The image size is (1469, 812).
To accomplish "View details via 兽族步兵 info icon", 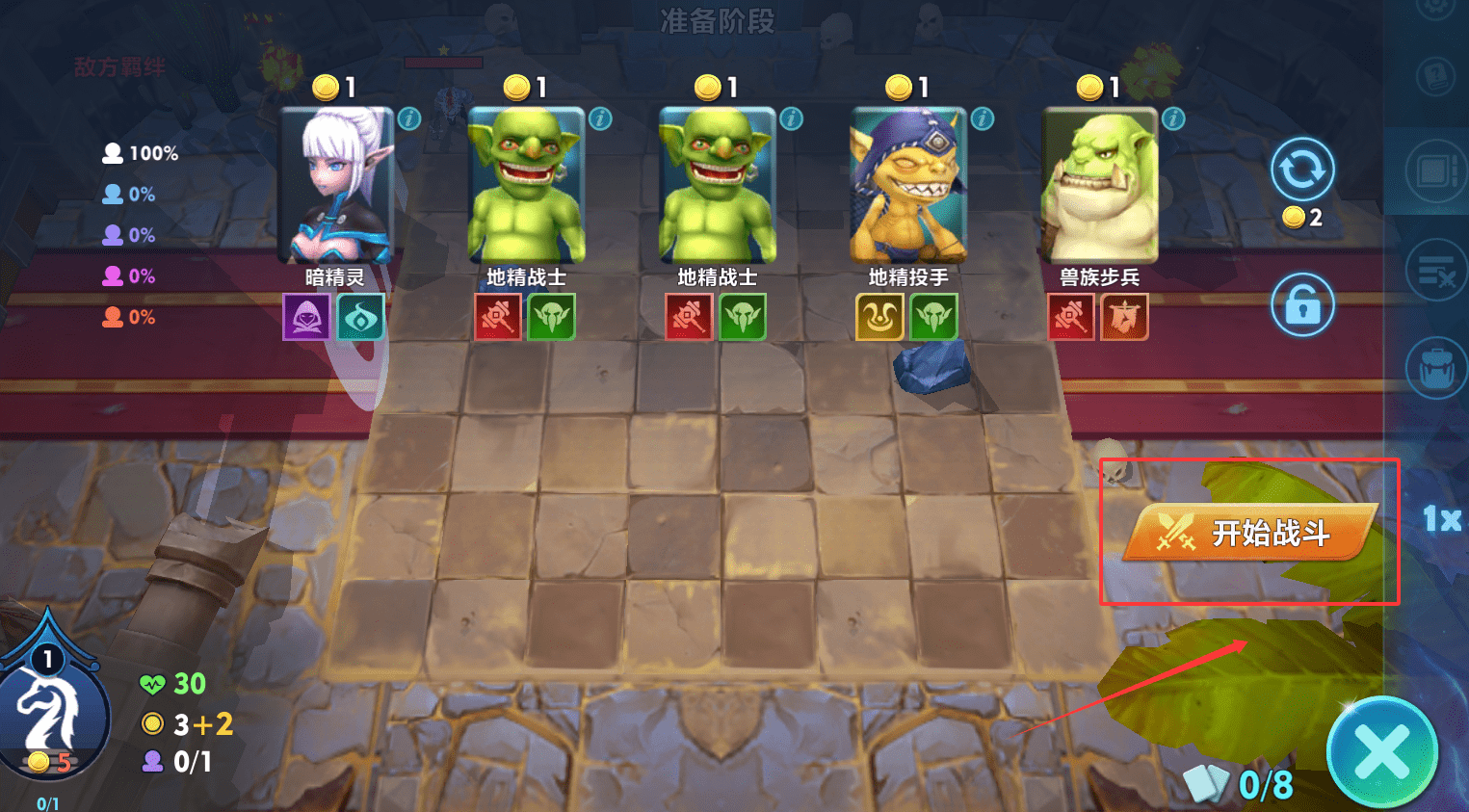I will coord(1173,118).
